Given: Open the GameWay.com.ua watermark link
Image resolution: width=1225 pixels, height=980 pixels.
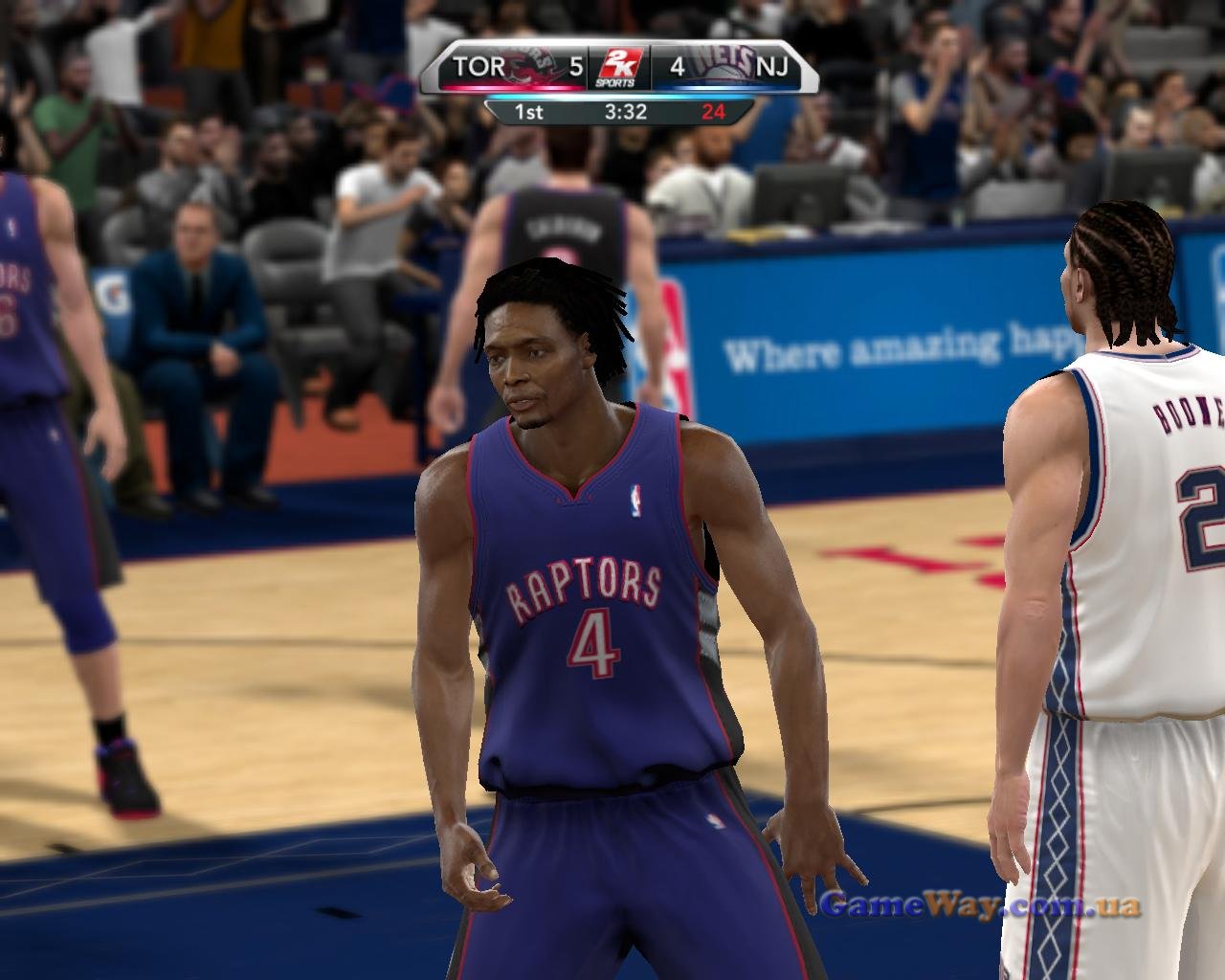Looking at the screenshot, I should tap(981, 903).
